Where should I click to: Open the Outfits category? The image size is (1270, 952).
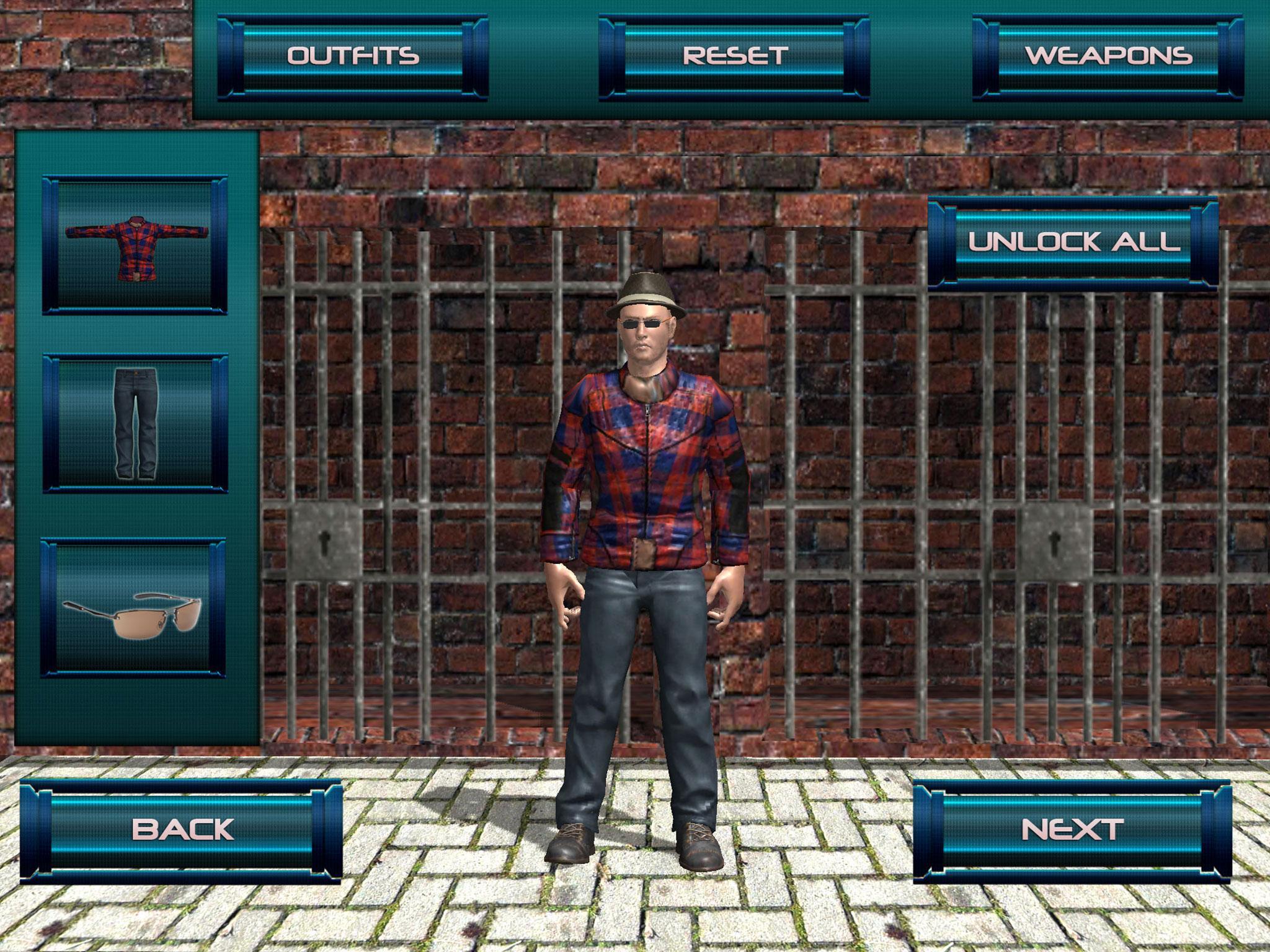pyautogui.click(x=352, y=57)
